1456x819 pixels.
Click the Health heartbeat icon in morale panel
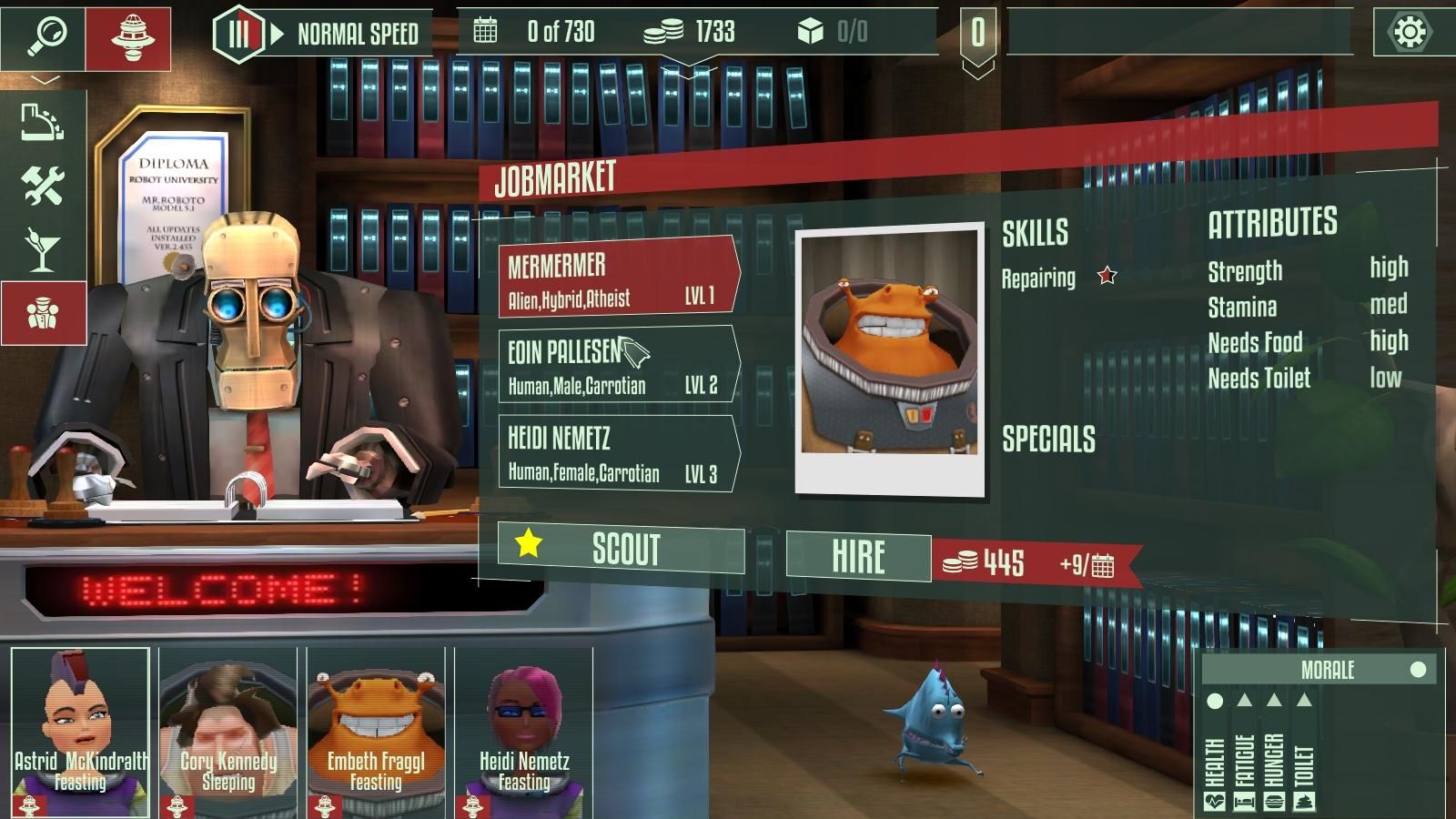pyautogui.click(x=1216, y=801)
